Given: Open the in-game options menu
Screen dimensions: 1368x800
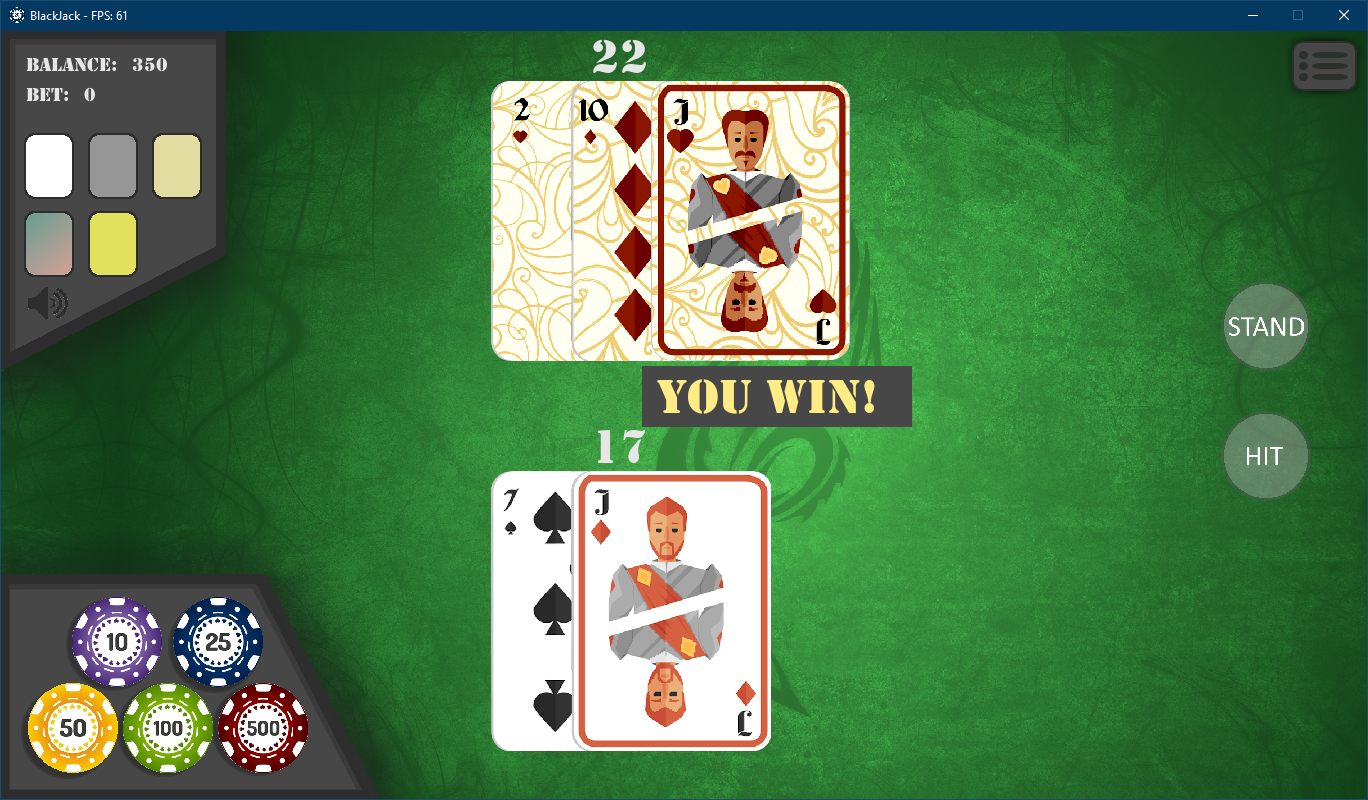Looking at the screenshot, I should (x=1323, y=65).
